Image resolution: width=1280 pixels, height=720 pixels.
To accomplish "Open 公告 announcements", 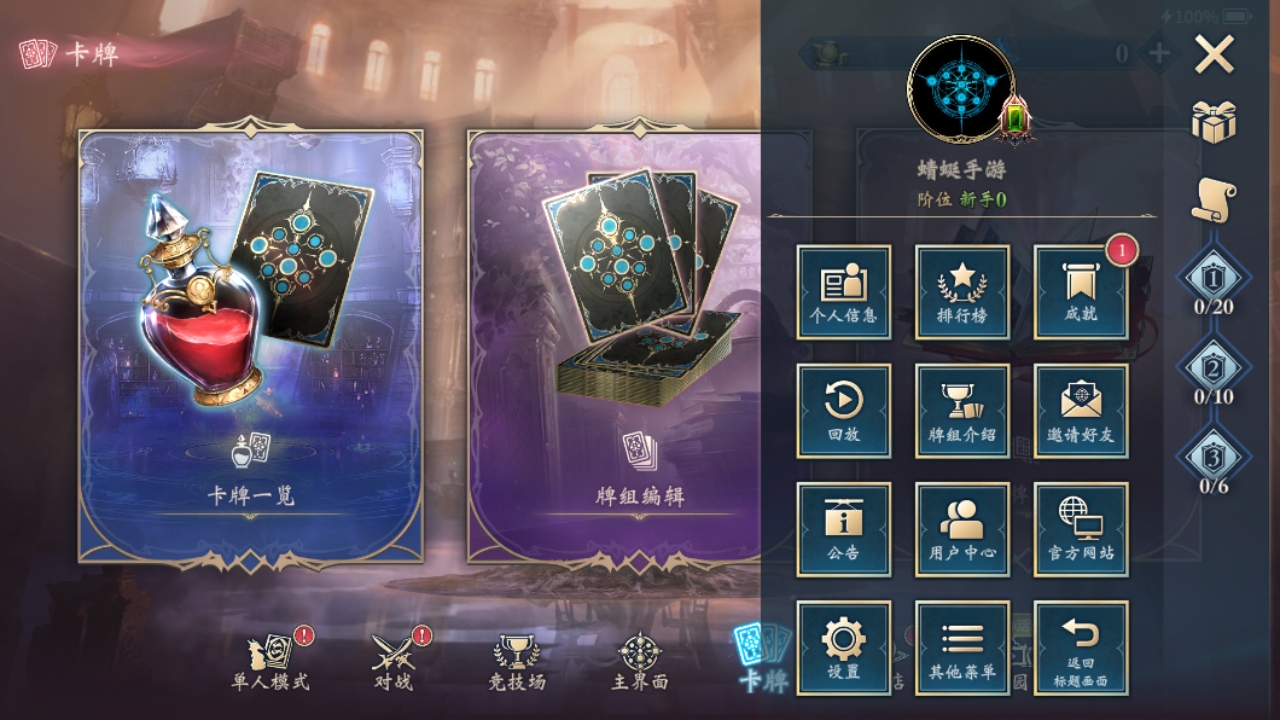I will [x=843, y=529].
